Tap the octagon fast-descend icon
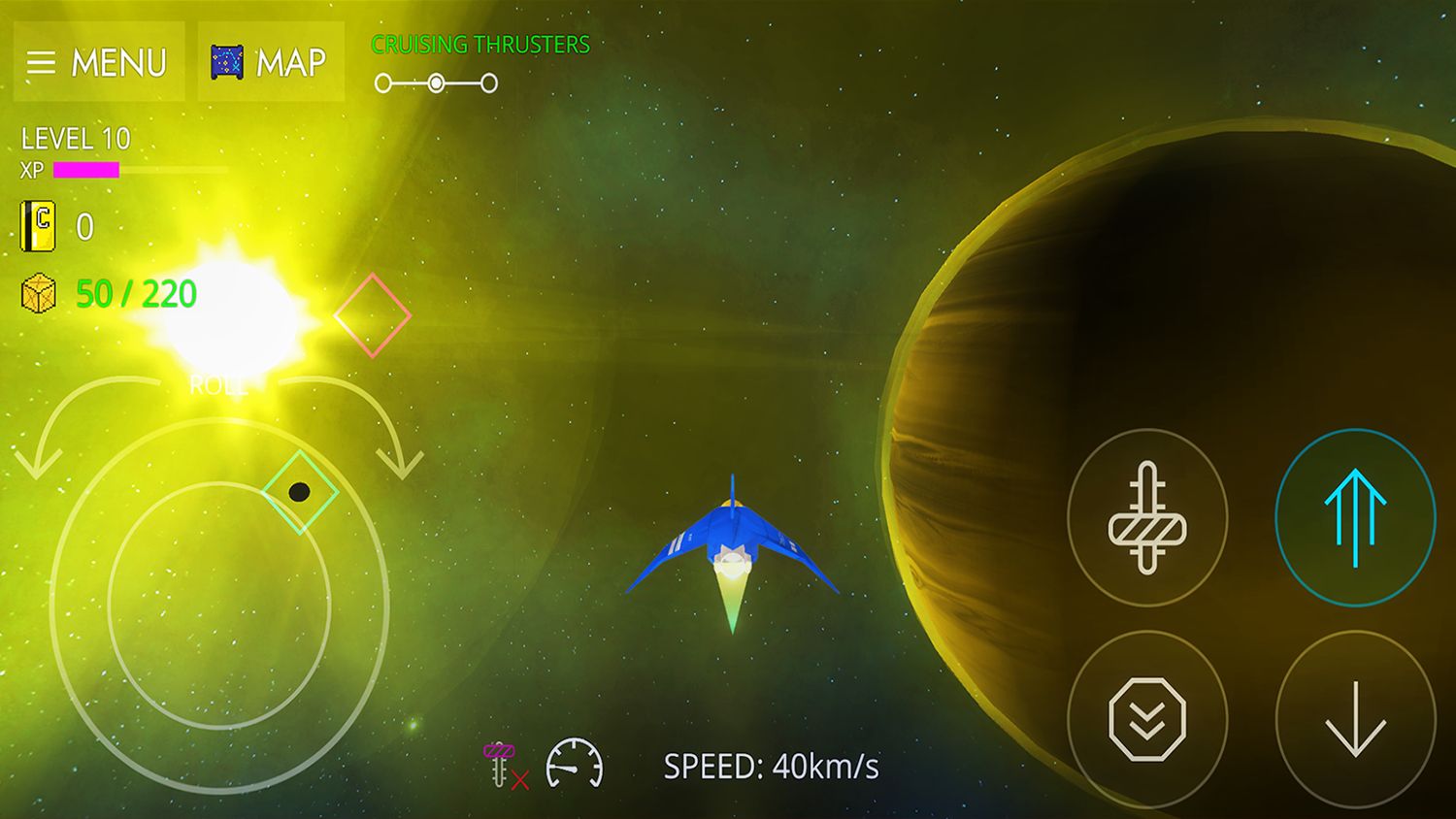The height and width of the screenshot is (819, 1456). 1149,720
